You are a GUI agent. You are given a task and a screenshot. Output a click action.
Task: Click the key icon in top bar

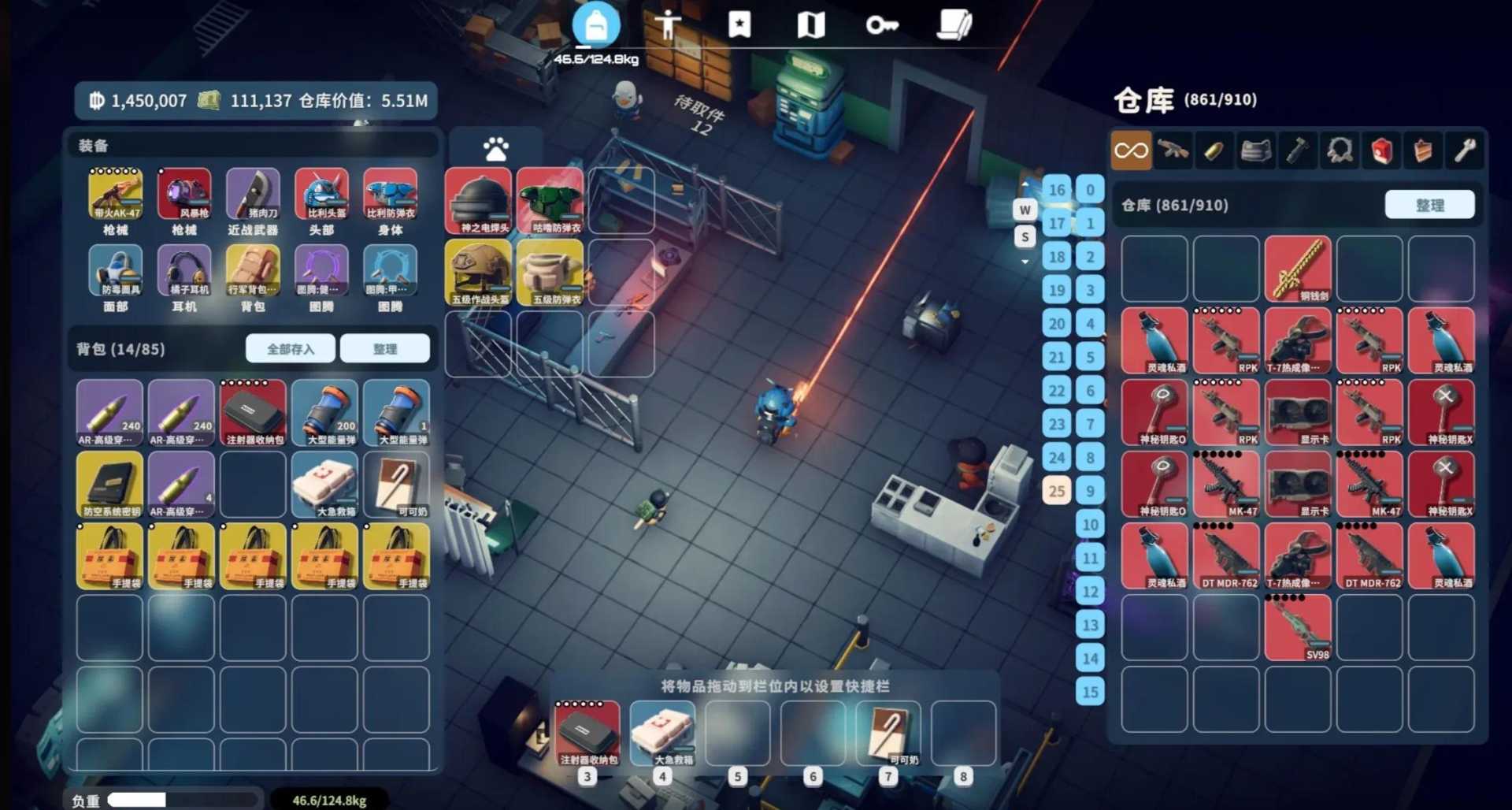pos(884,24)
